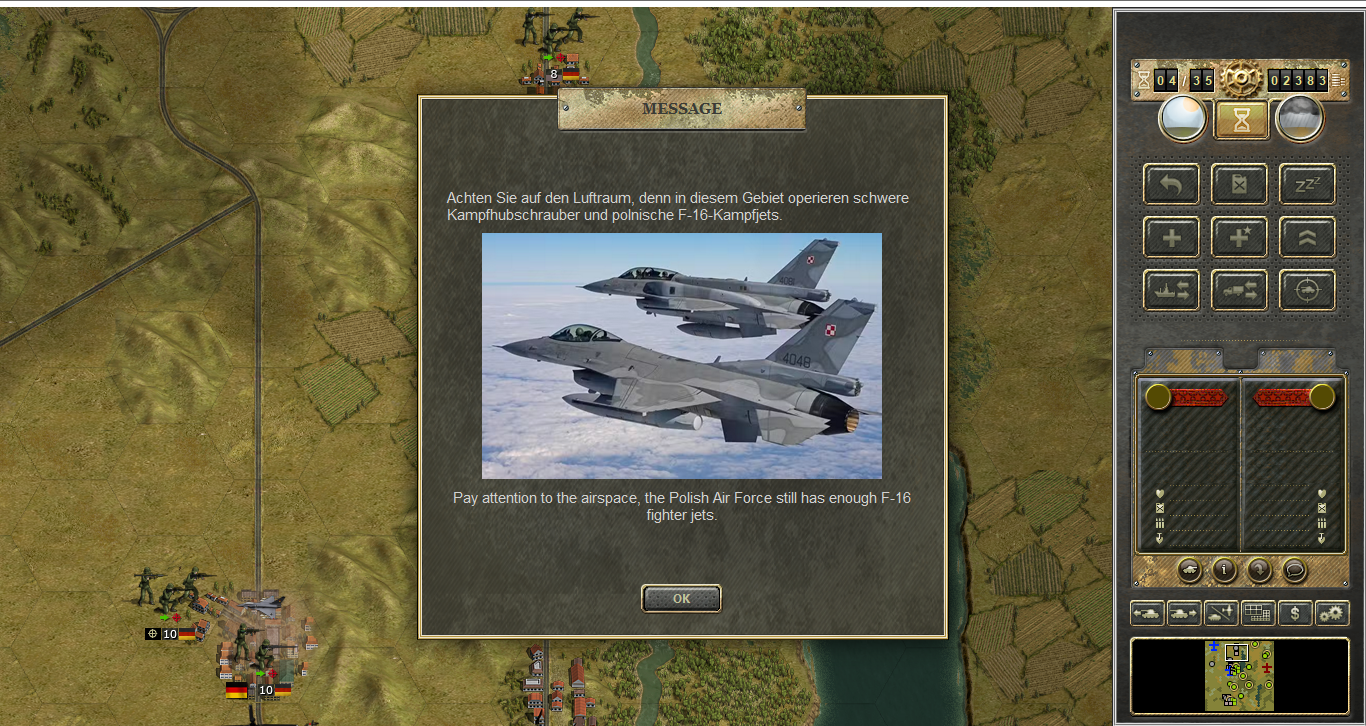
Task: Open game options with gears button
Action: (x=1332, y=613)
